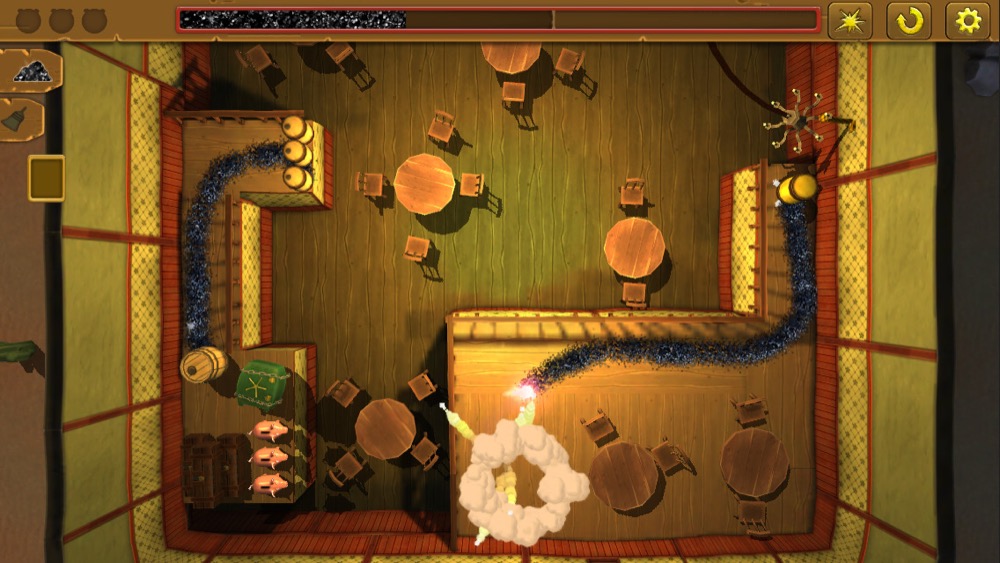This screenshot has height=563, width=1000.
Task: Click the yellow spark ignite button
Action: pyautogui.click(x=850, y=20)
